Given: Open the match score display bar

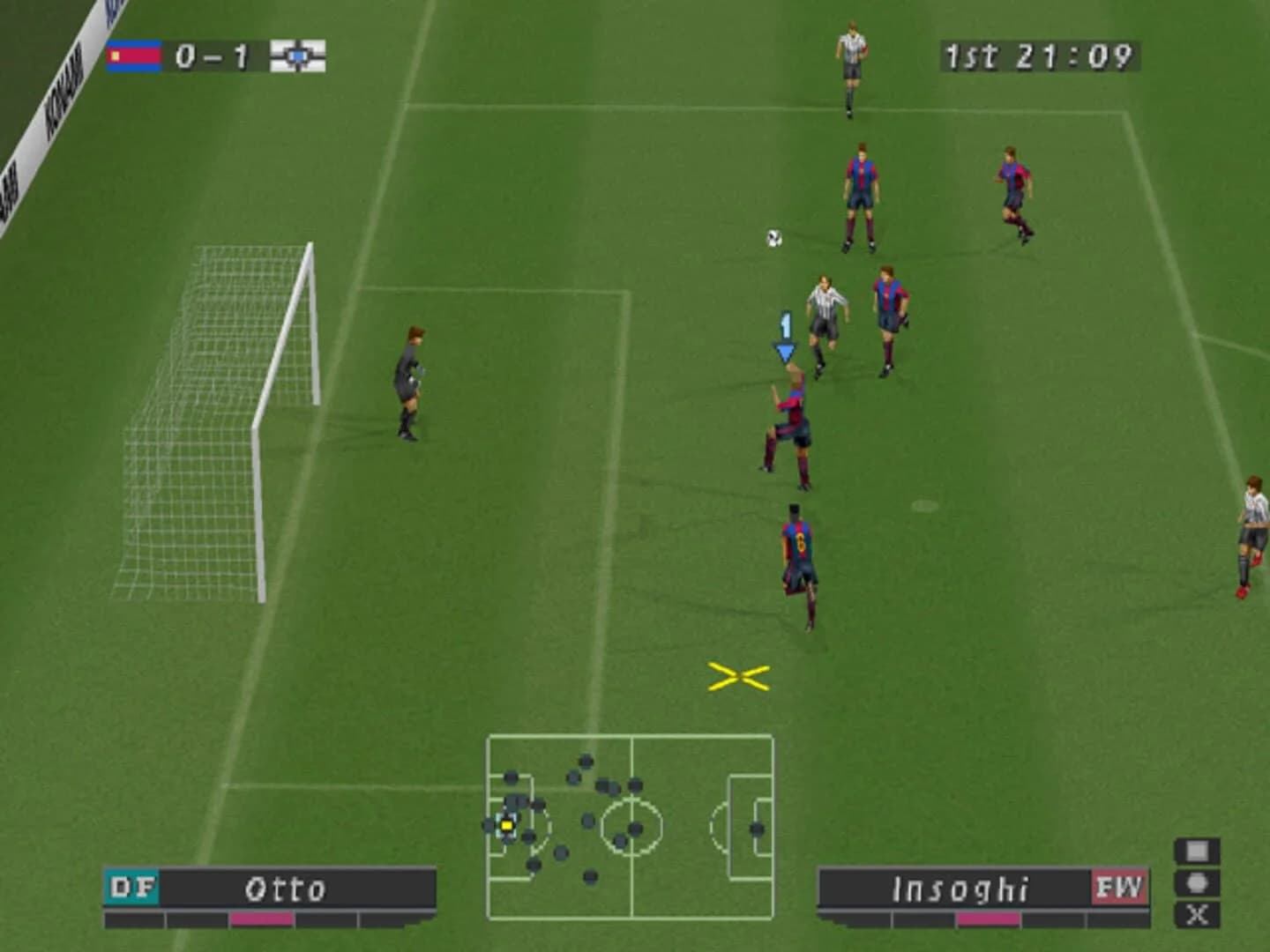Looking at the screenshot, I should [216, 56].
